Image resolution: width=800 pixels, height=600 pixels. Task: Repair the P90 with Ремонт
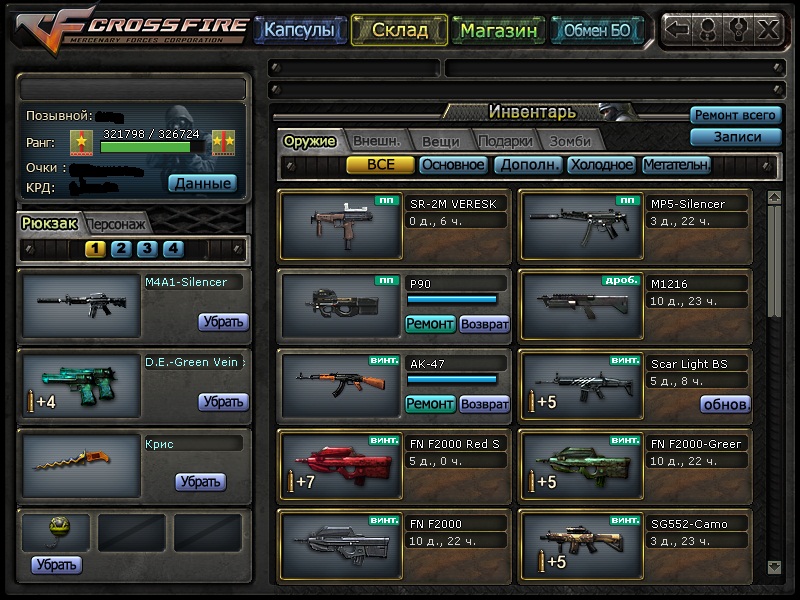430,324
